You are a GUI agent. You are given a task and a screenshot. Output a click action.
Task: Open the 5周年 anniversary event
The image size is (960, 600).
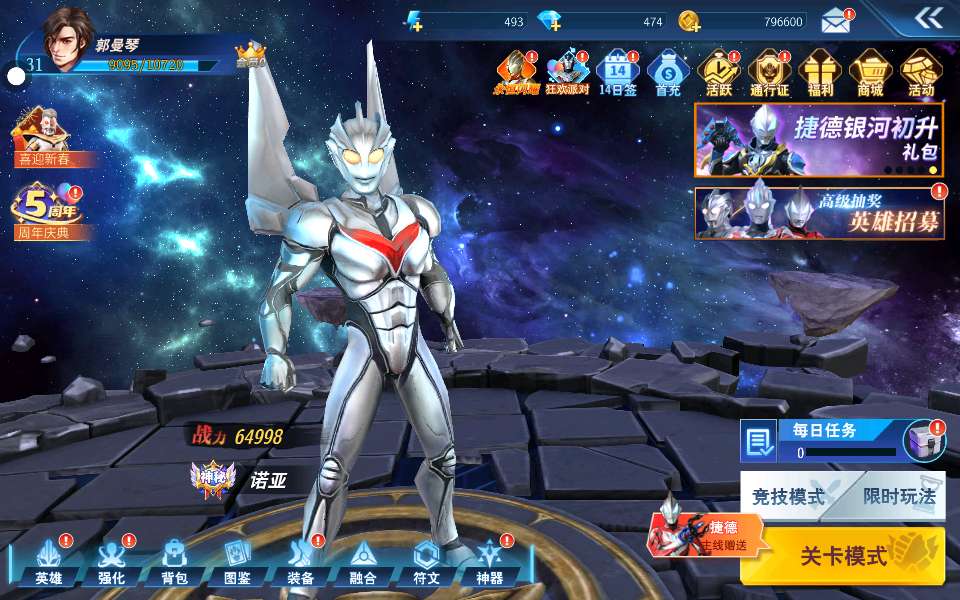(46, 210)
